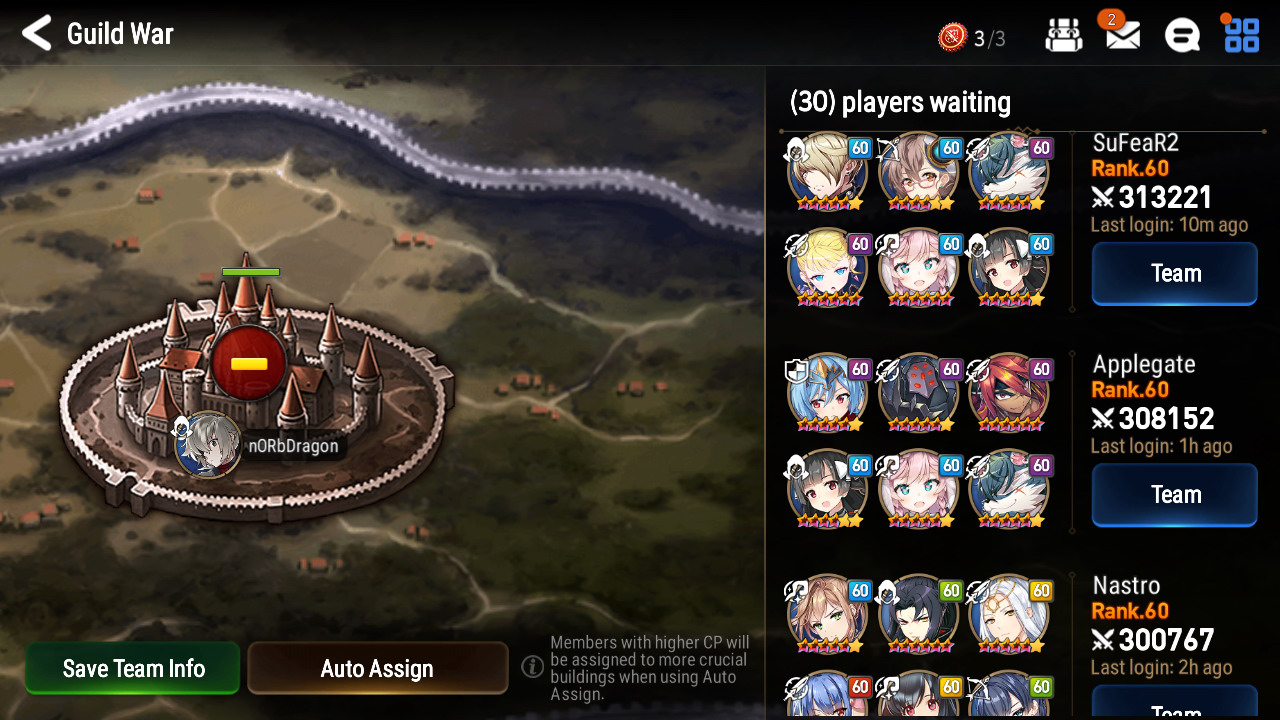
Task: Open the chat bubble icon
Action: click(x=1182, y=36)
